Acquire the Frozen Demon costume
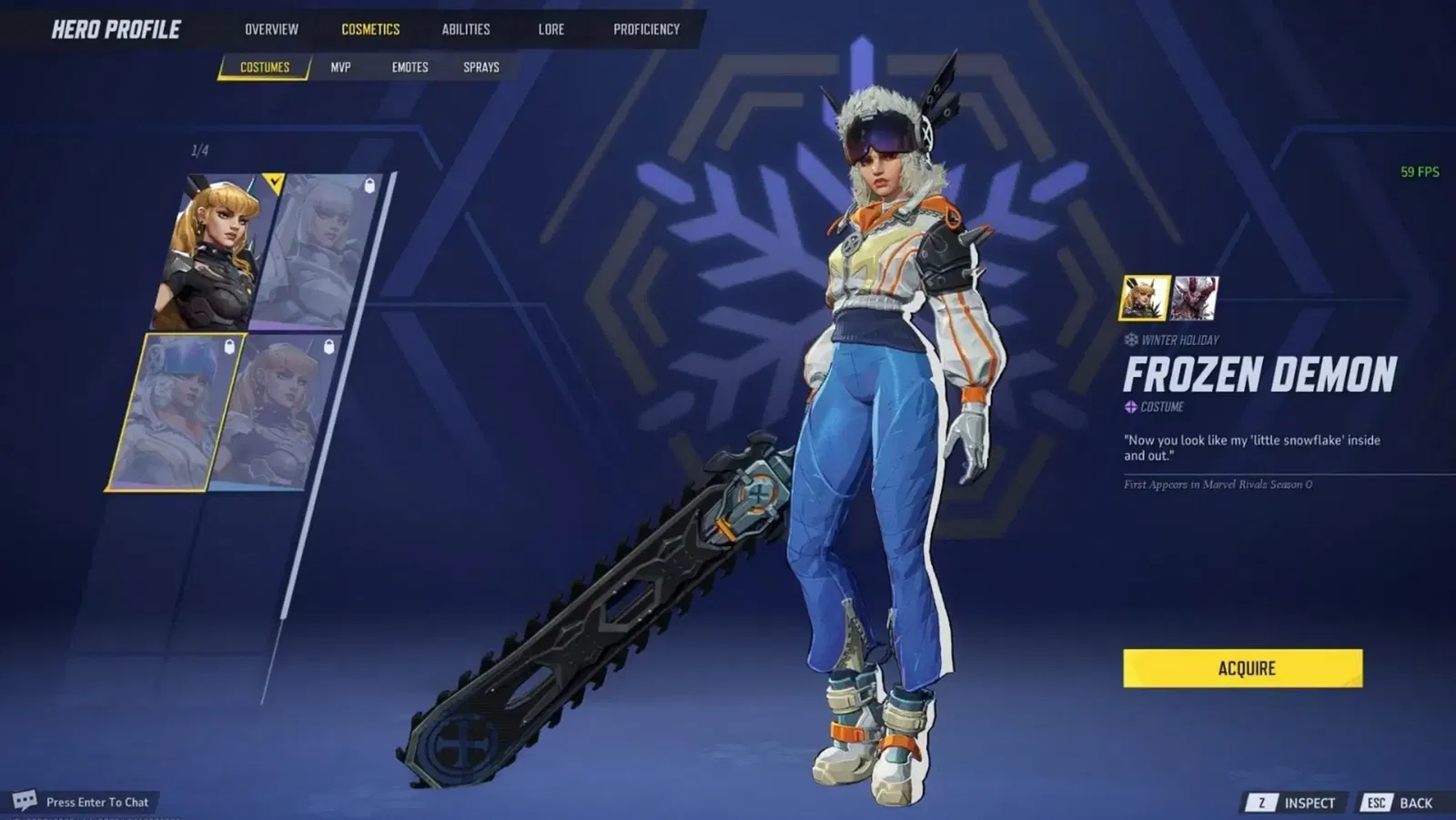 pyautogui.click(x=1242, y=668)
